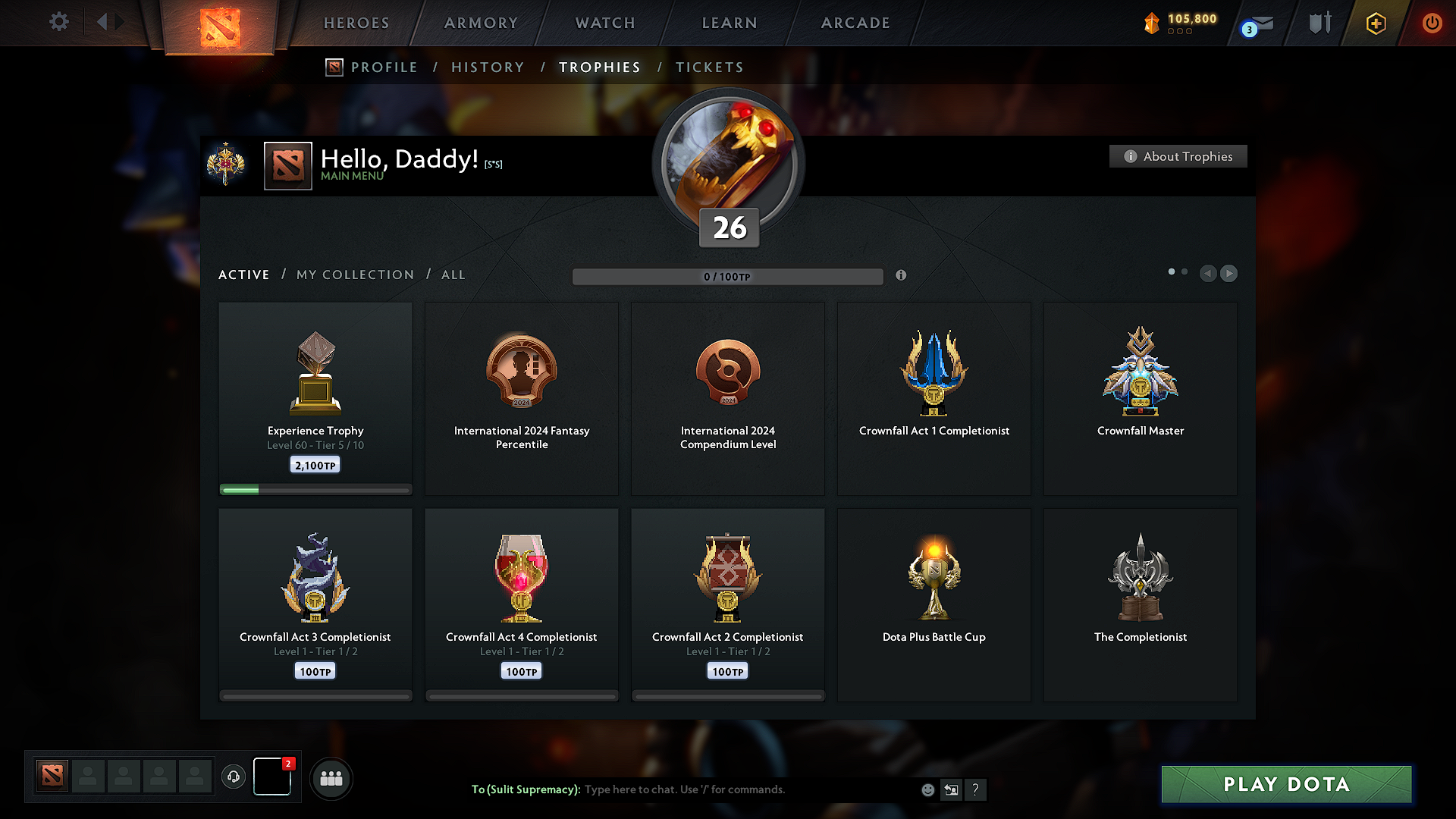Advance trophies with the right pager arrow
The height and width of the screenshot is (819, 1456).
1228,274
